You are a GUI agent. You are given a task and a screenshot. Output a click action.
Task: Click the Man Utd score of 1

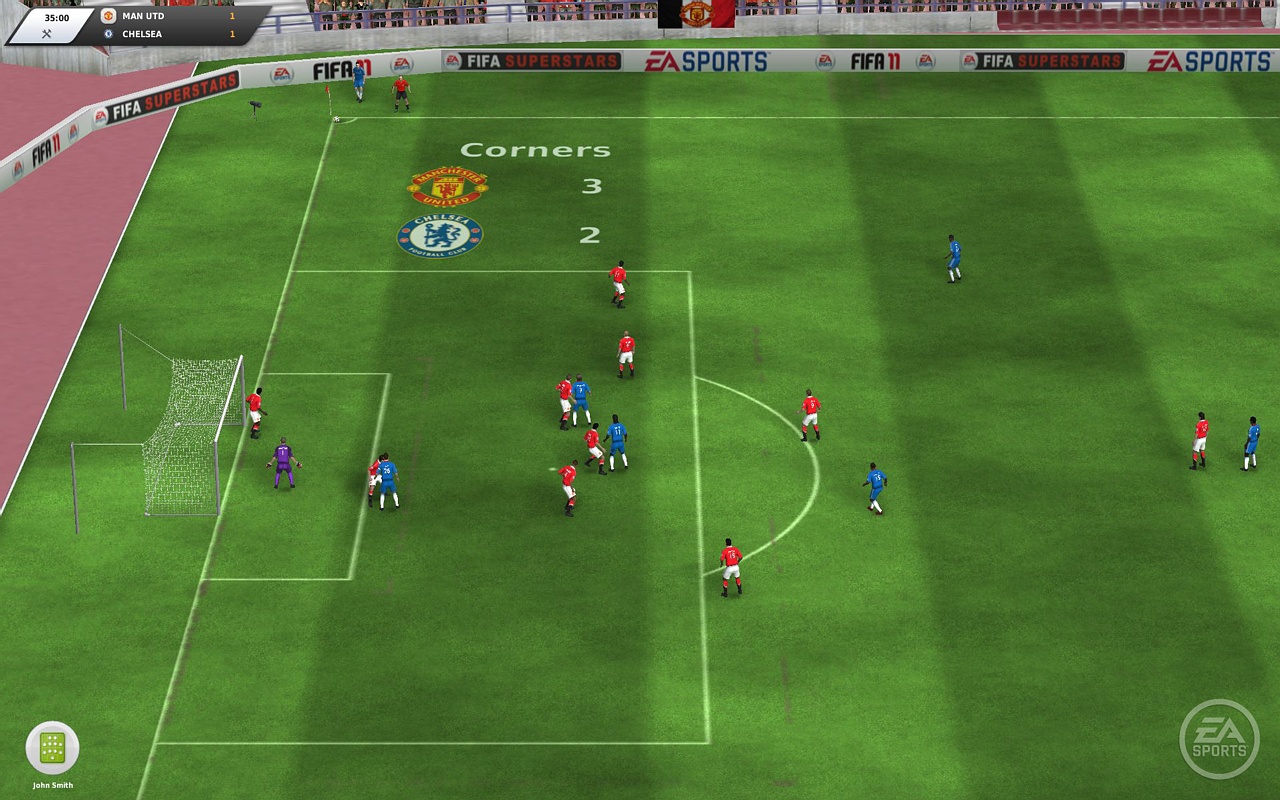point(230,15)
